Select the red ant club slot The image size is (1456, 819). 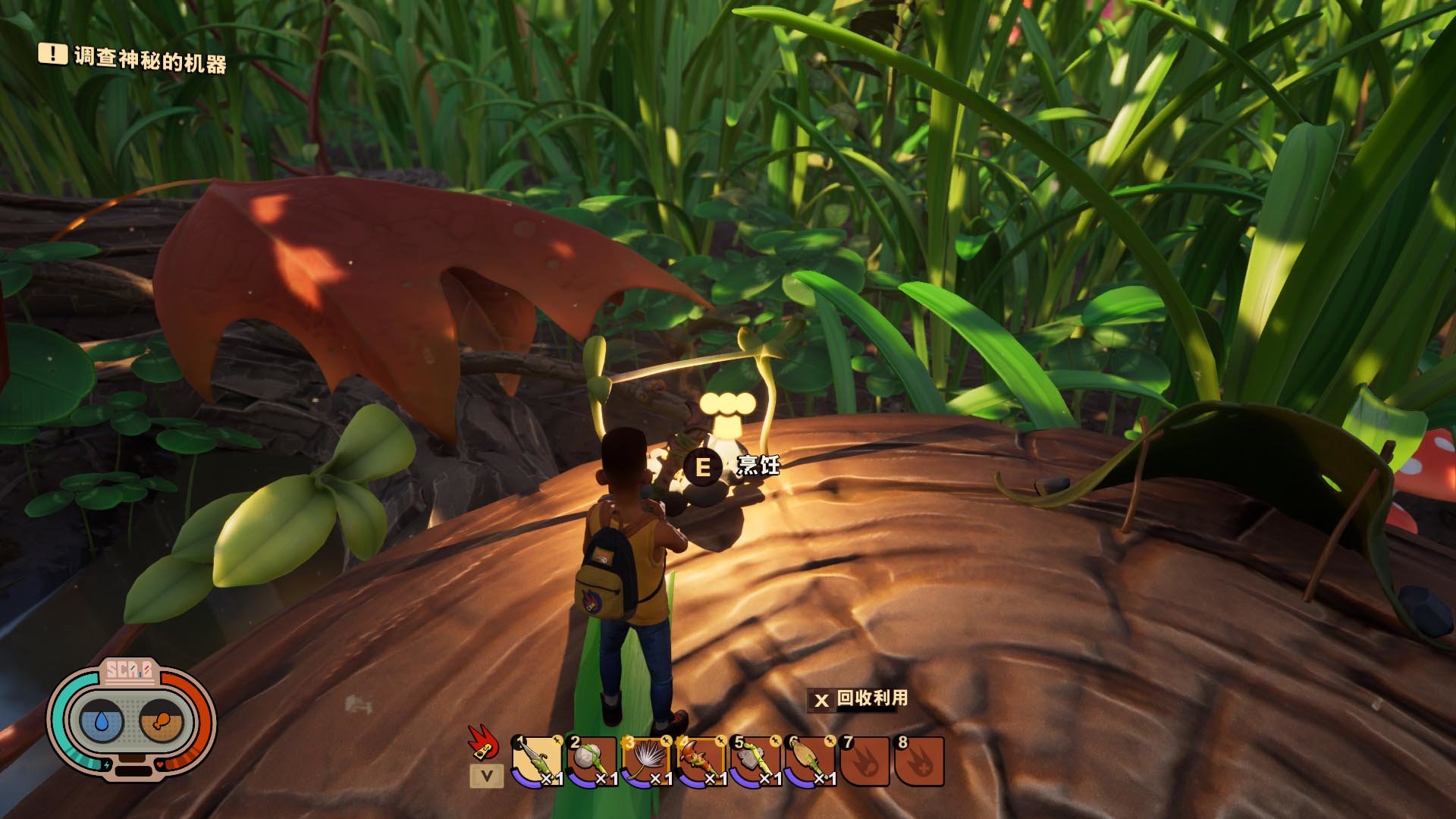[701, 761]
